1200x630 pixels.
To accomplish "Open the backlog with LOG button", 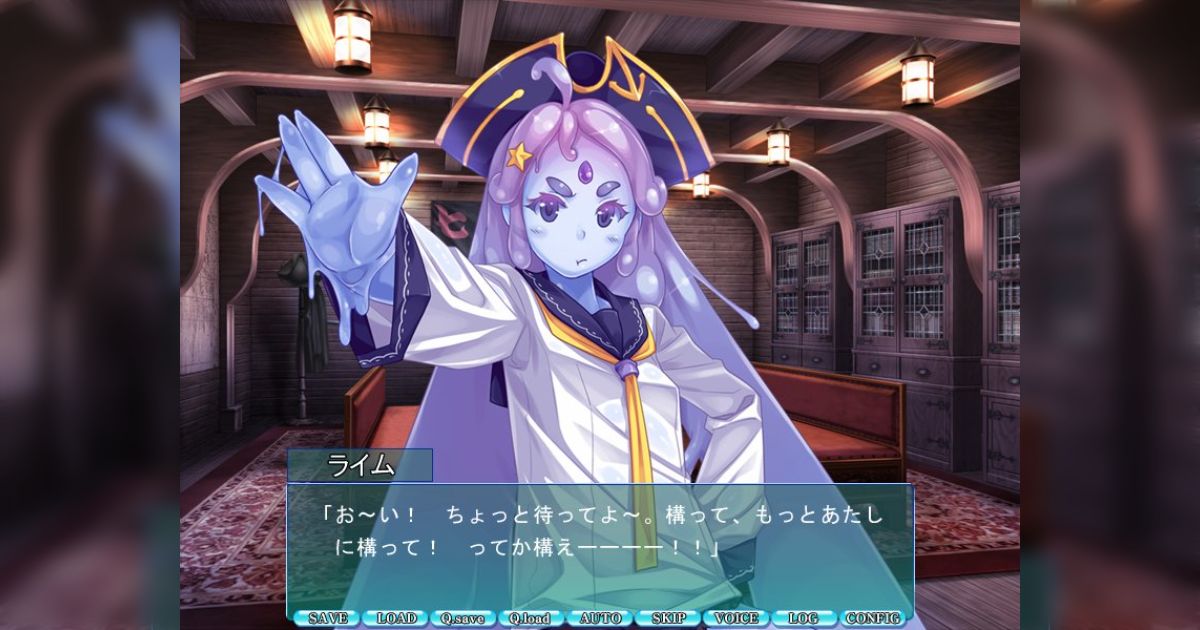I will 803,618.
